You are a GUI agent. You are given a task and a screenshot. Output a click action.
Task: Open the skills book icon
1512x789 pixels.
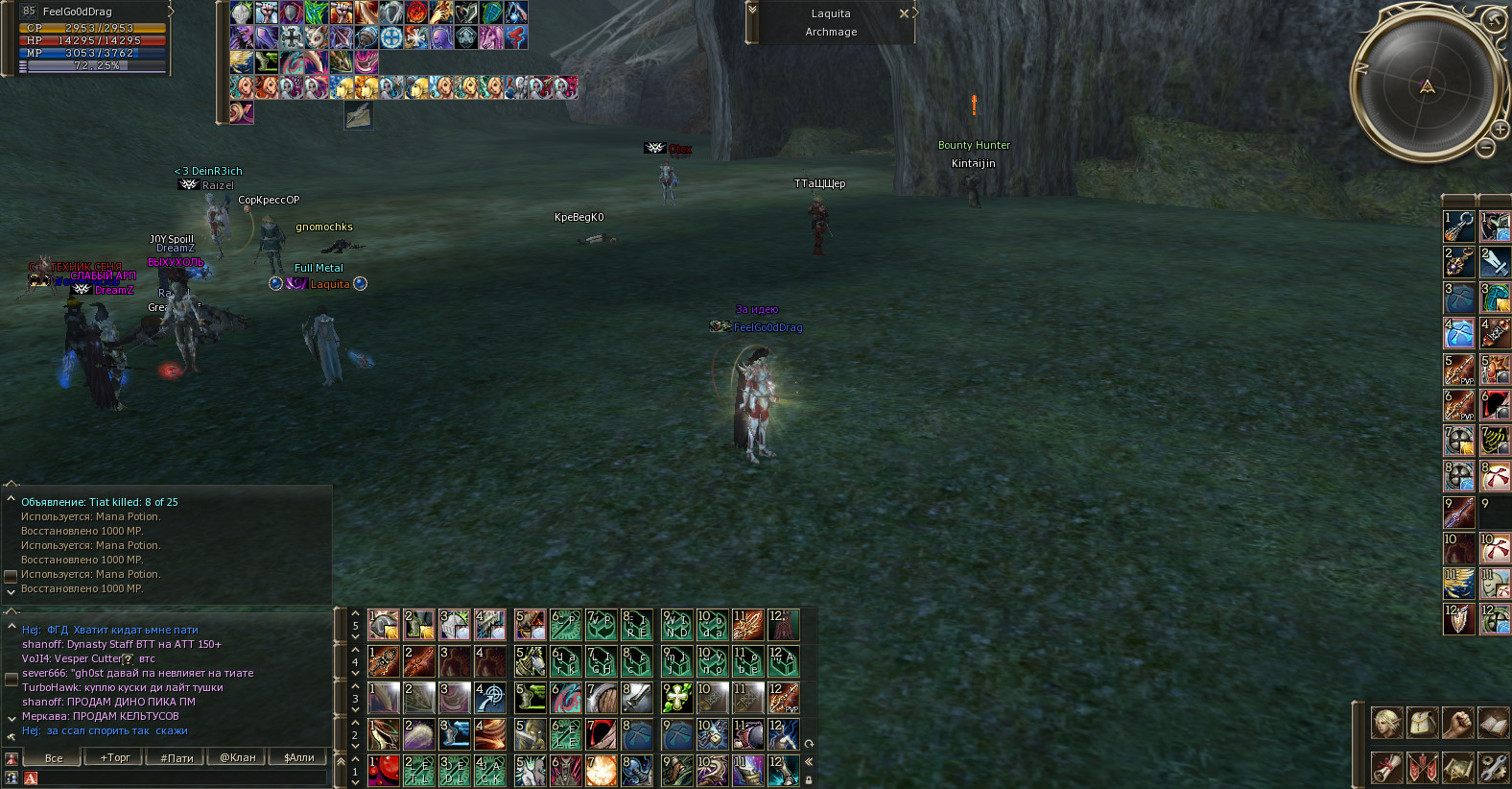pos(1494,723)
